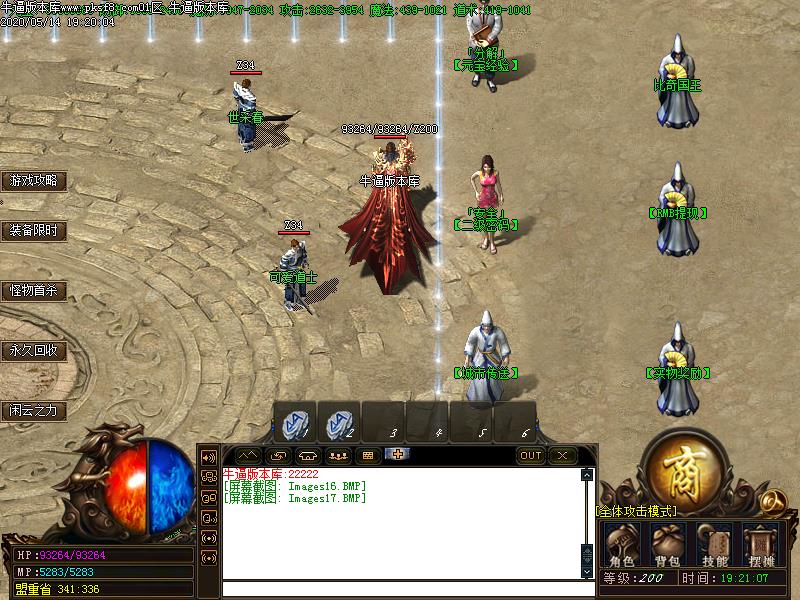Viewport: 800px width, 600px height.
Task: Open the golden 商 shop orb
Action: (684, 468)
